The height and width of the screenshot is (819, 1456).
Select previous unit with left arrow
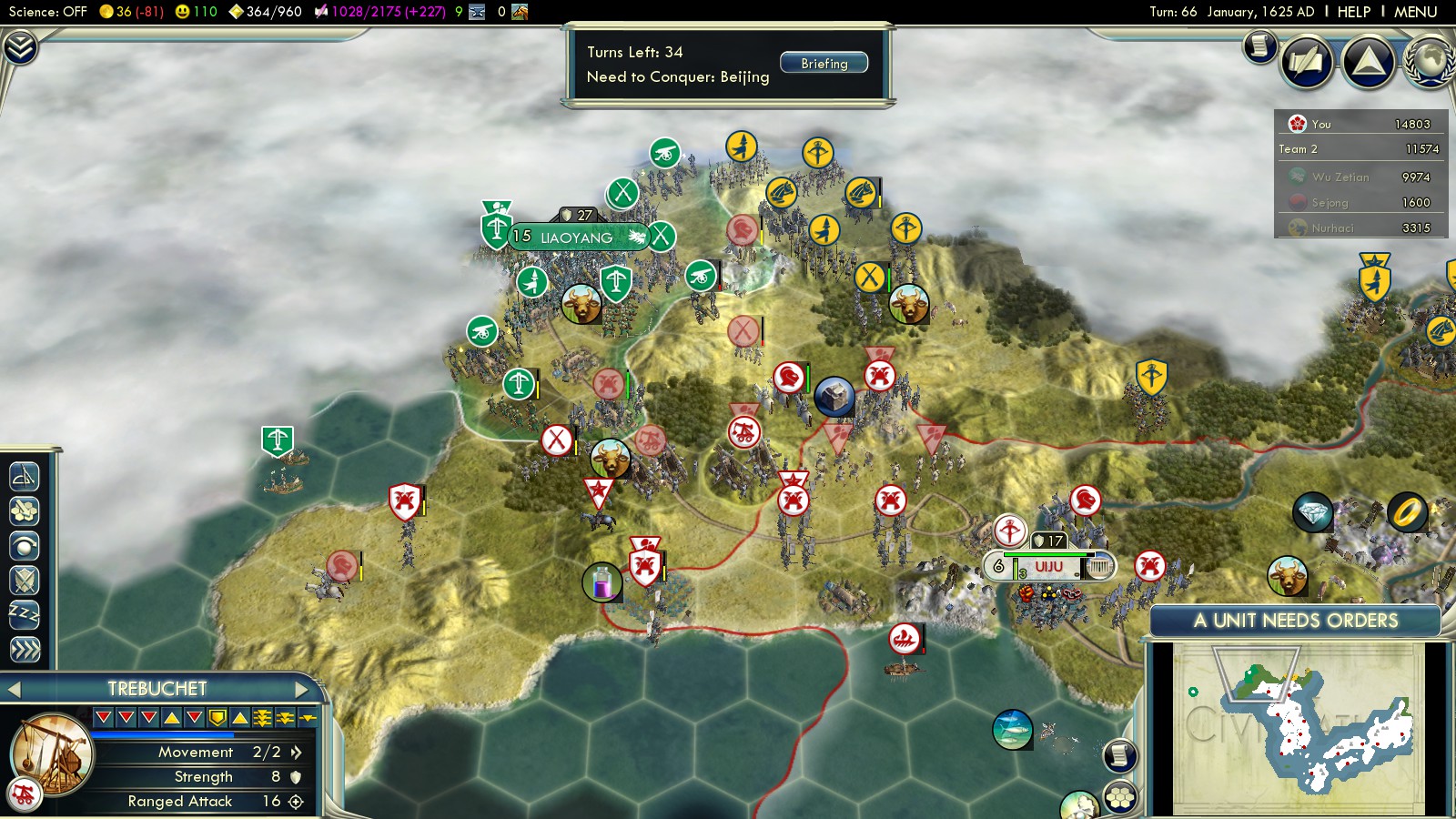tap(14, 689)
